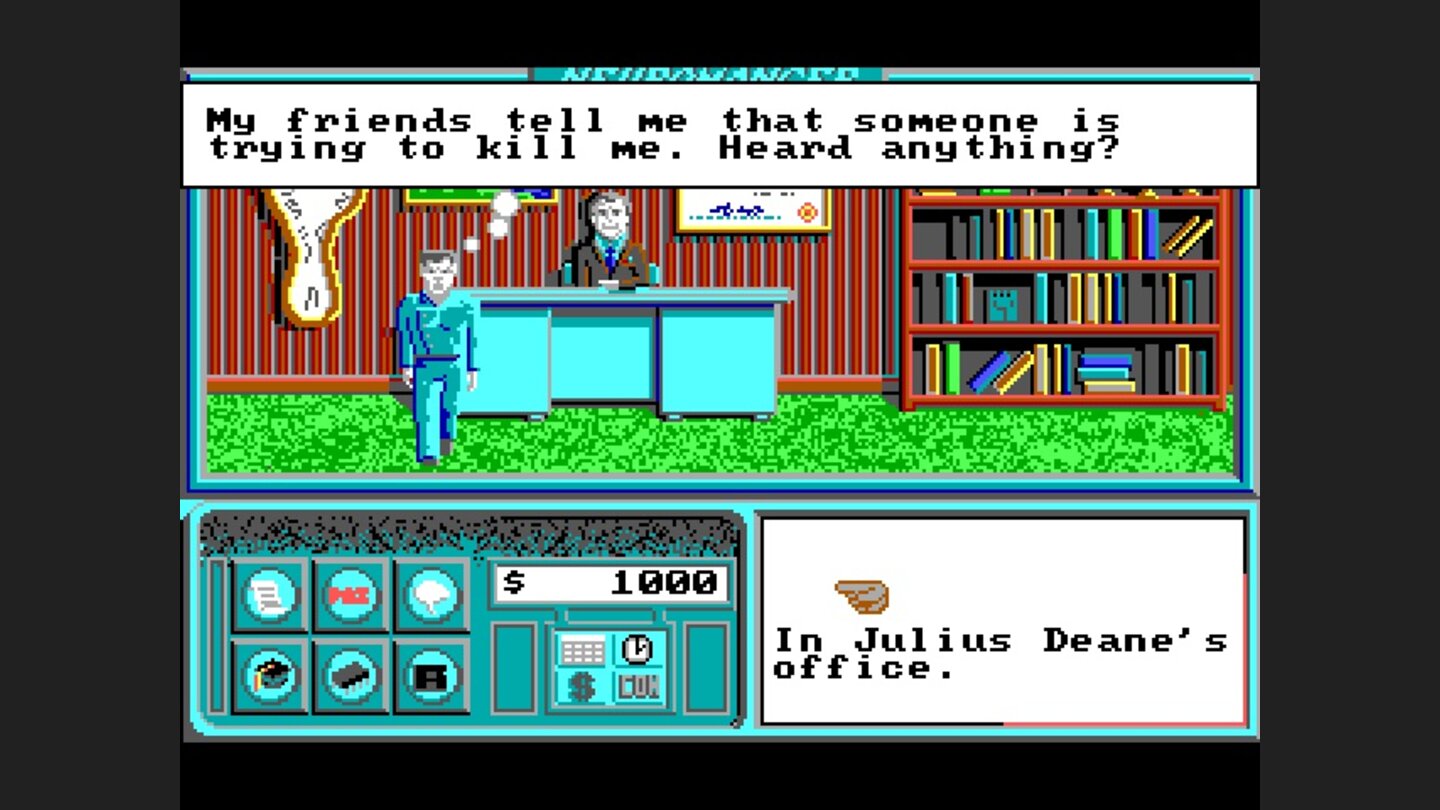Viewport: 1440px width, 810px height.
Task: Select the microchip software icon
Action: pos(349,677)
